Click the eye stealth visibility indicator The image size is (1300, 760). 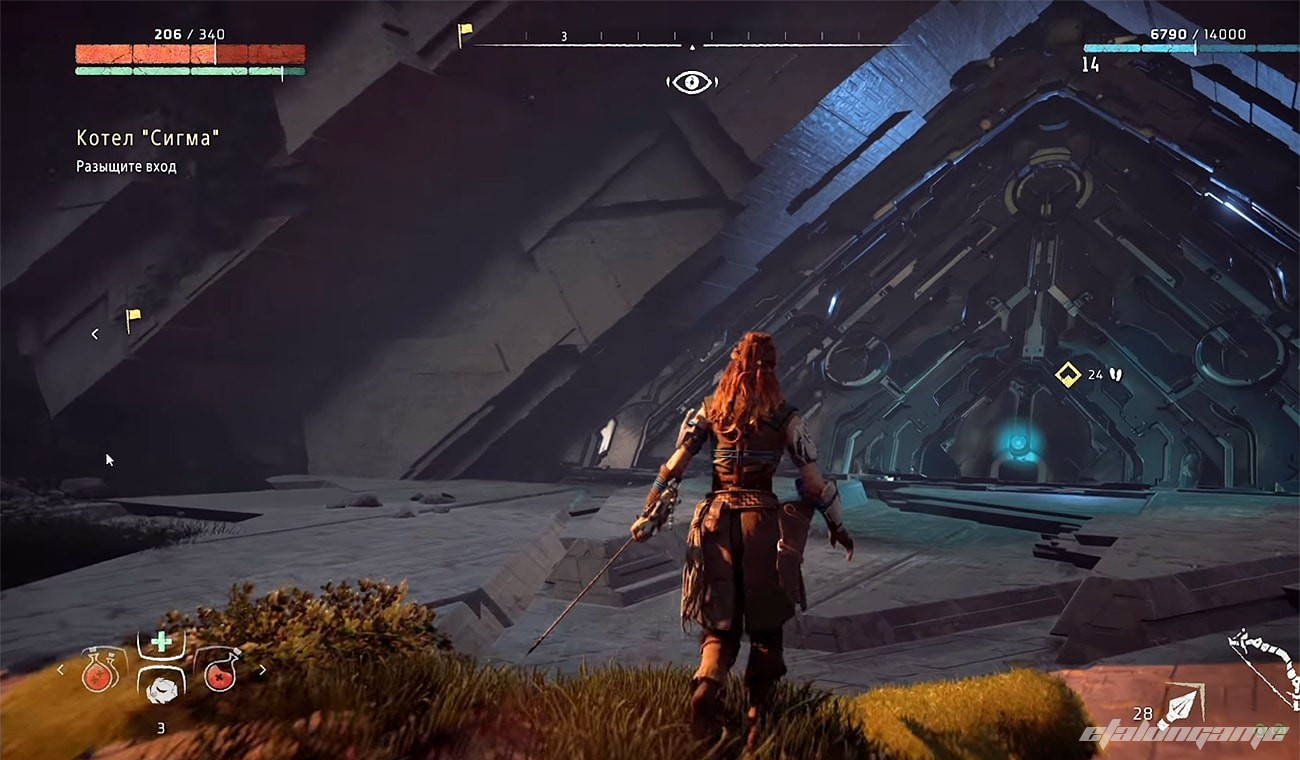pos(691,82)
